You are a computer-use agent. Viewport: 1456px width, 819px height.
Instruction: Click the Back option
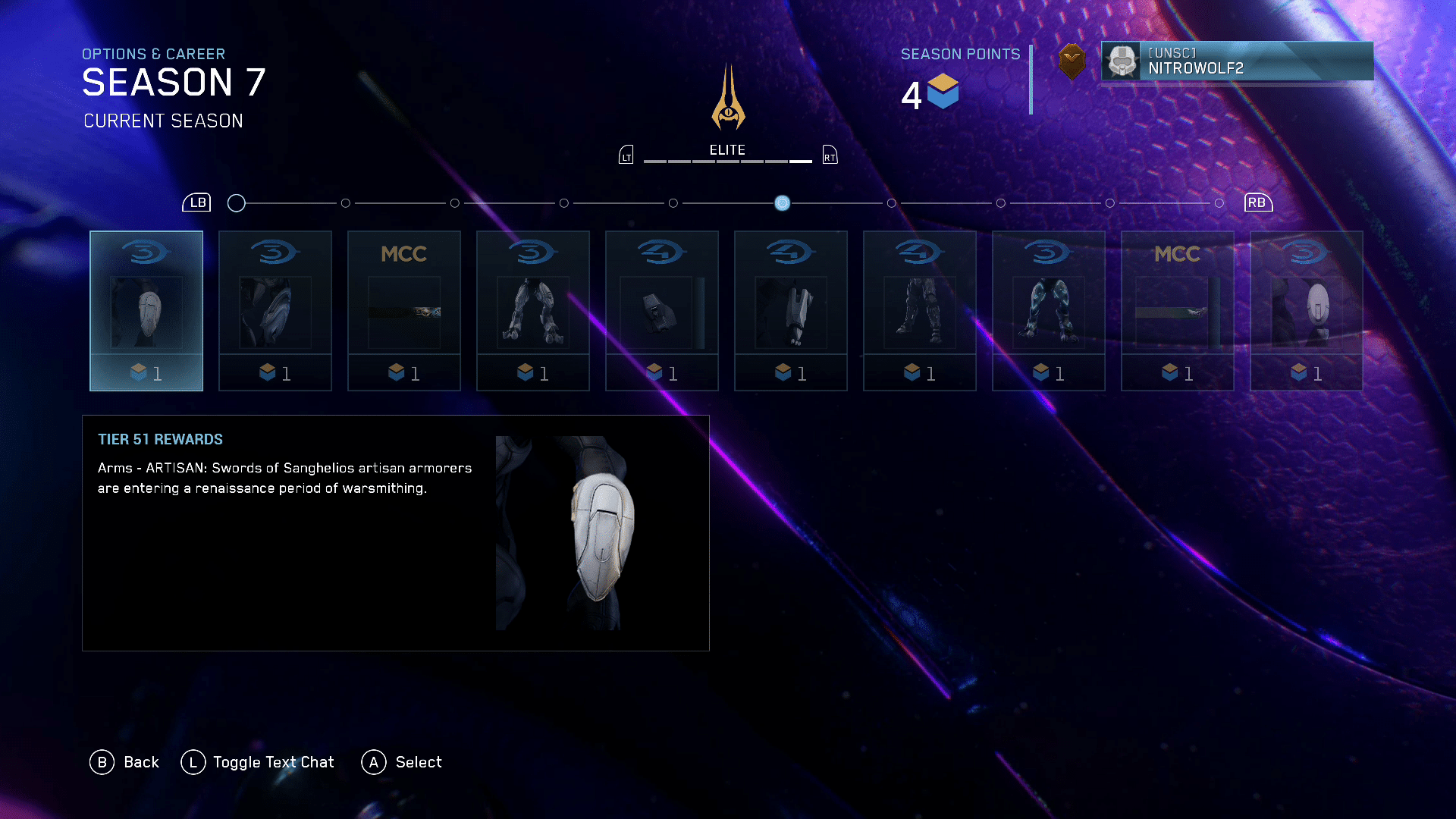pos(125,762)
